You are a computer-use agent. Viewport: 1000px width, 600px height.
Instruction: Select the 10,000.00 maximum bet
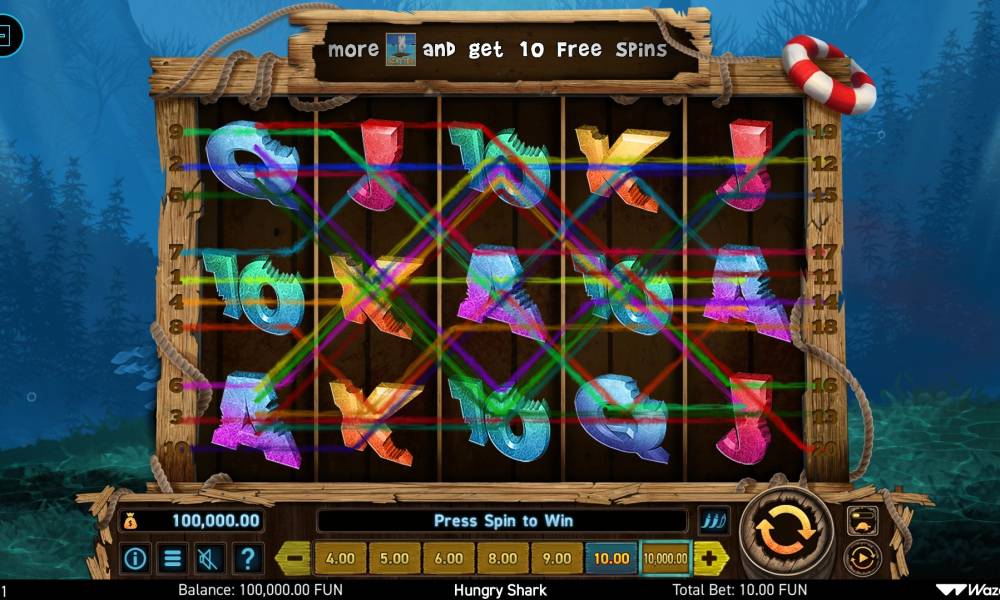pyautogui.click(x=666, y=558)
